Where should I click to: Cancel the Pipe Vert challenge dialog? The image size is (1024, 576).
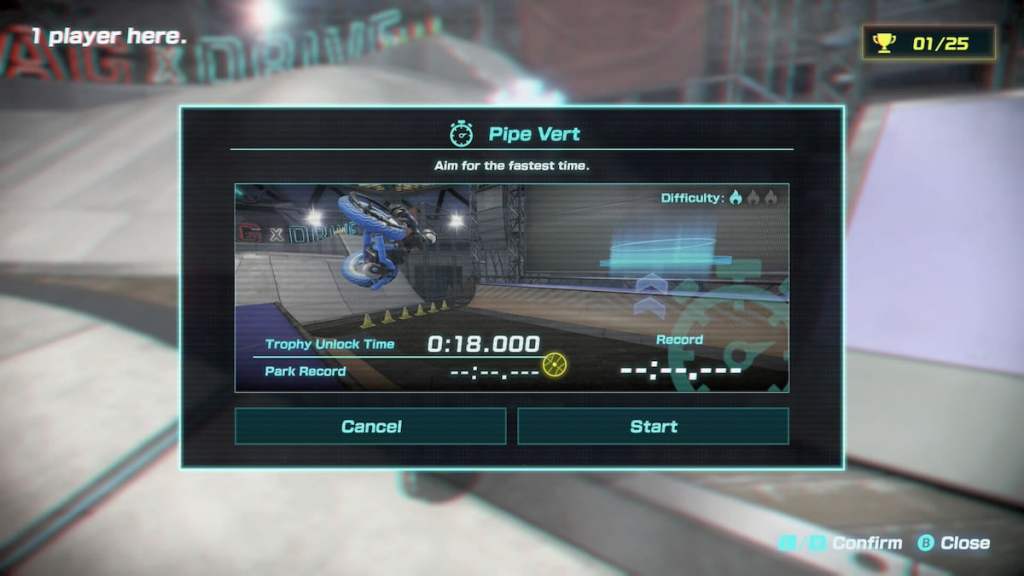(370, 426)
